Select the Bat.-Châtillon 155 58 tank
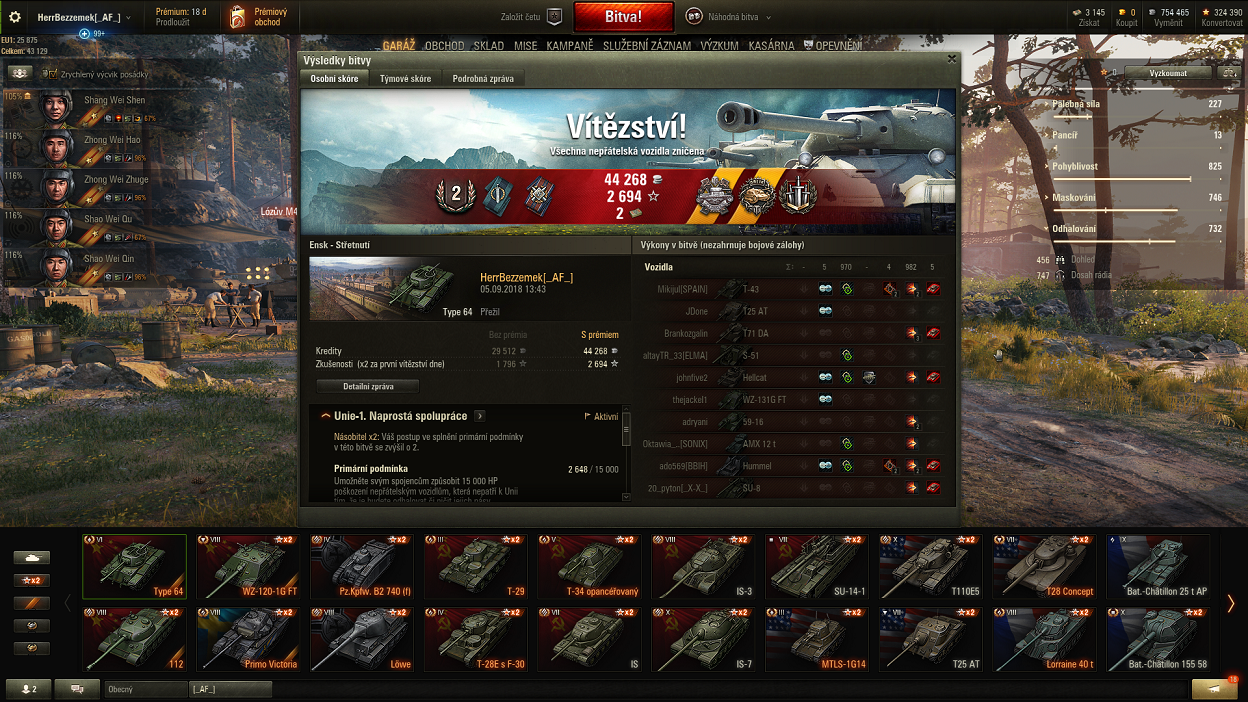This screenshot has height=702, width=1248. click(1158, 638)
